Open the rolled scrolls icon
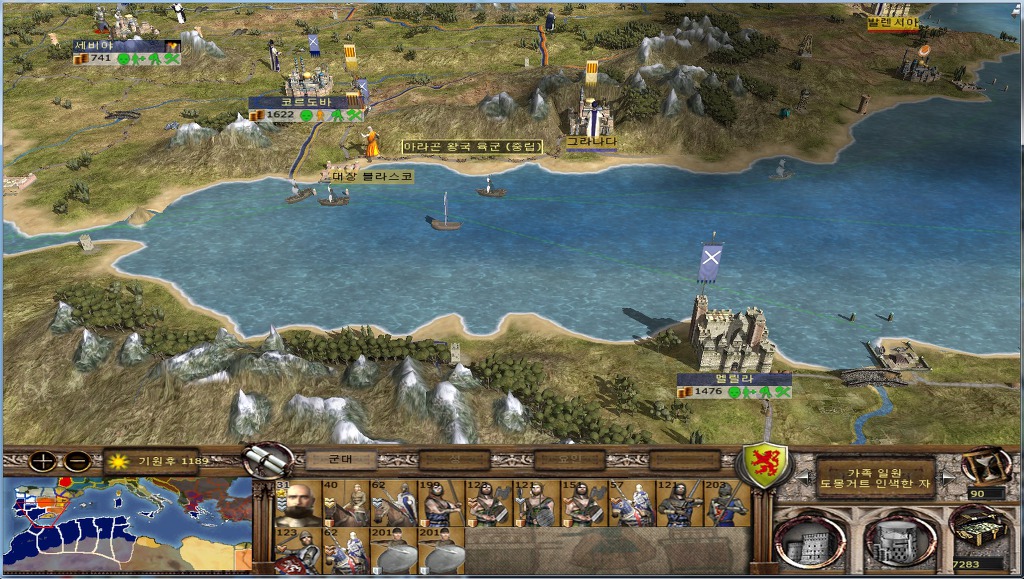The image size is (1024, 579). pos(266,460)
